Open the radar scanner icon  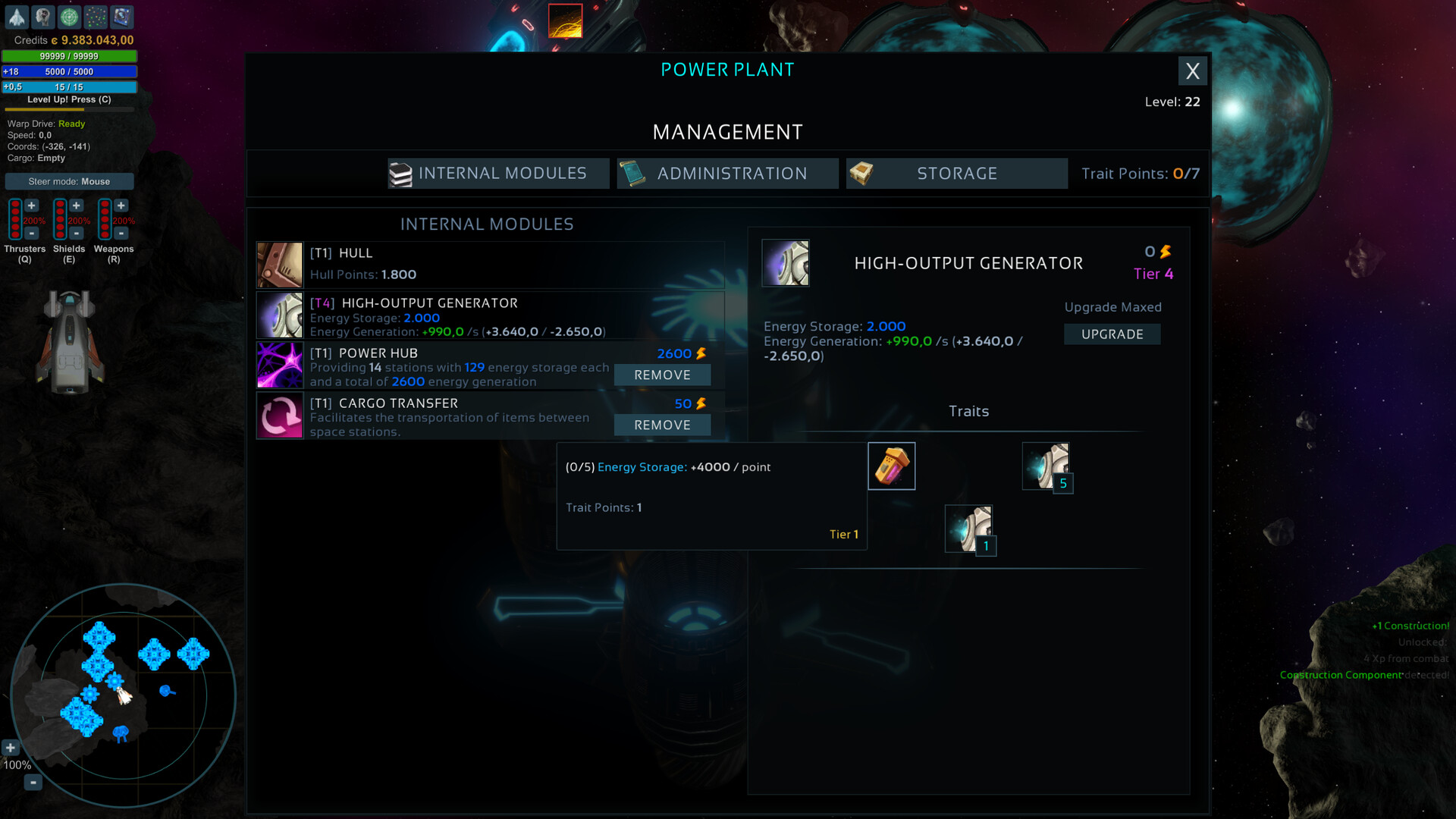tap(70, 16)
